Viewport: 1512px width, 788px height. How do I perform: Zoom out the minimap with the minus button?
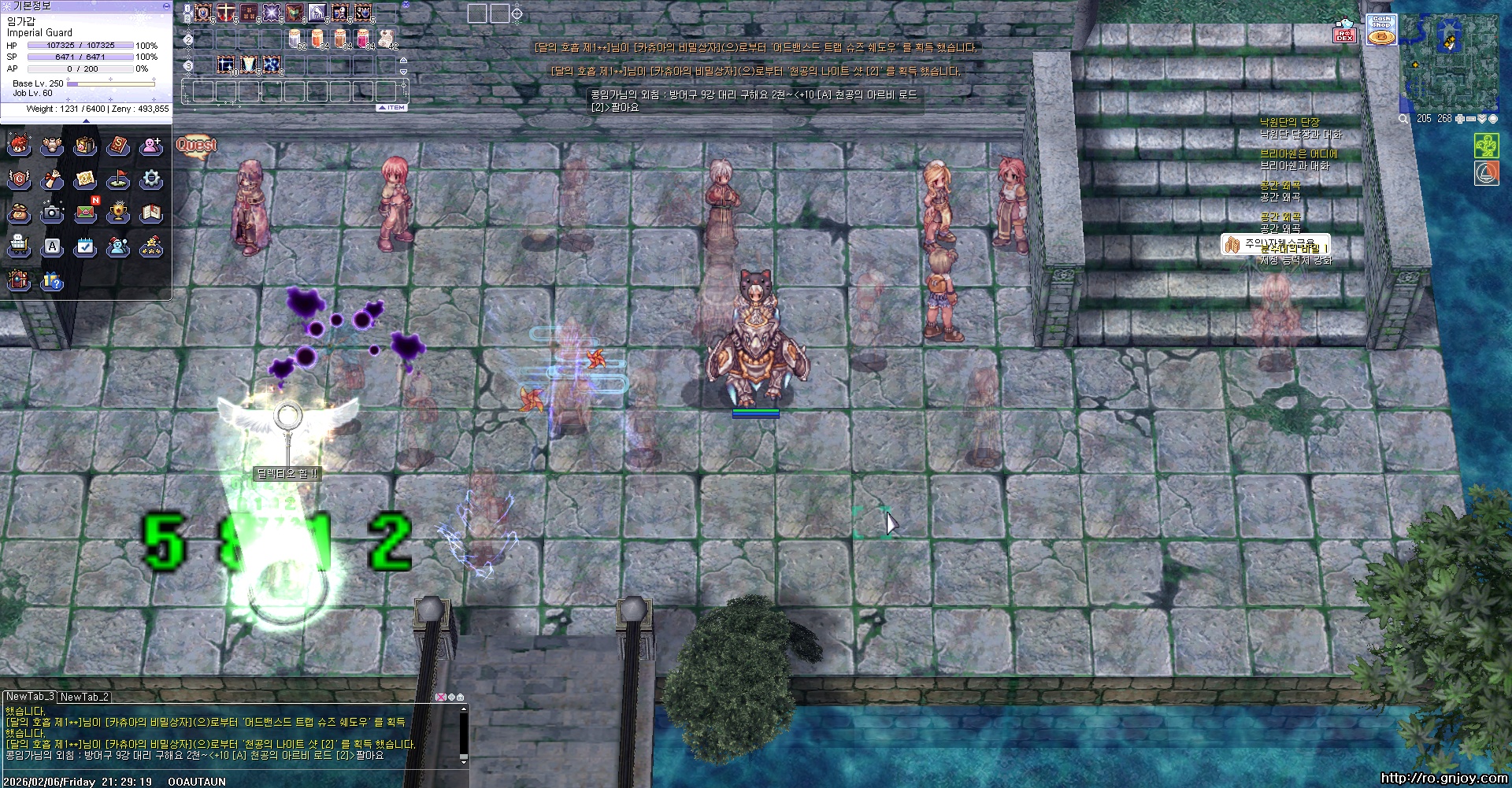pyautogui.click(x=1470, y=119)
